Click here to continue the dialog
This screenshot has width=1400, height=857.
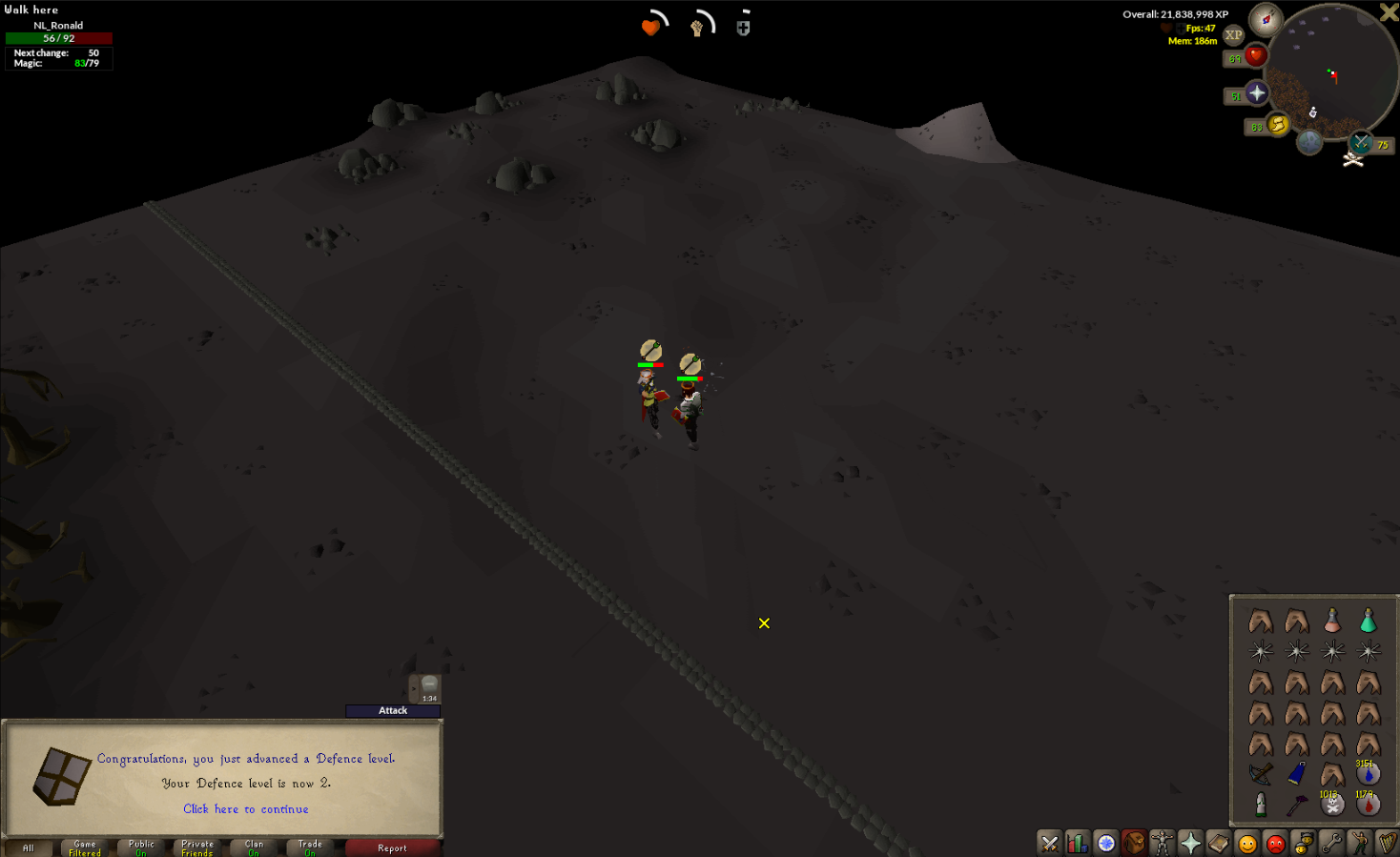point(245,808)
